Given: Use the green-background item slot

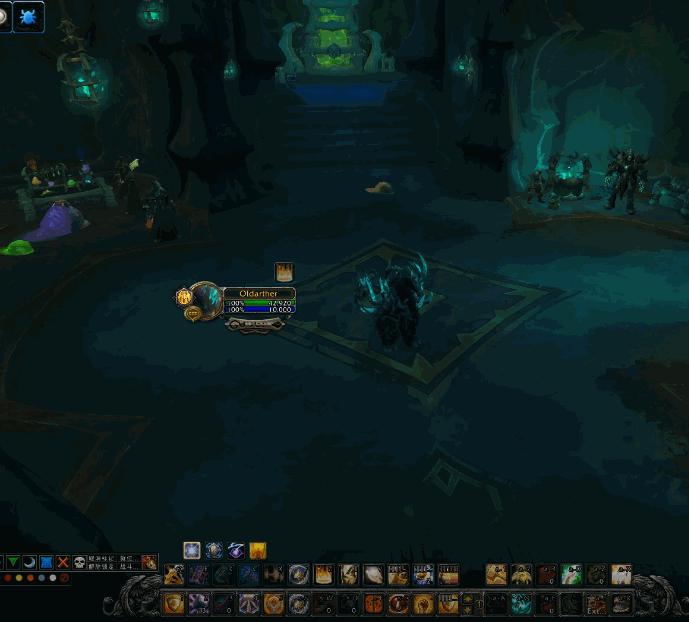Looking at the screenshot, I should pos(571,574).
